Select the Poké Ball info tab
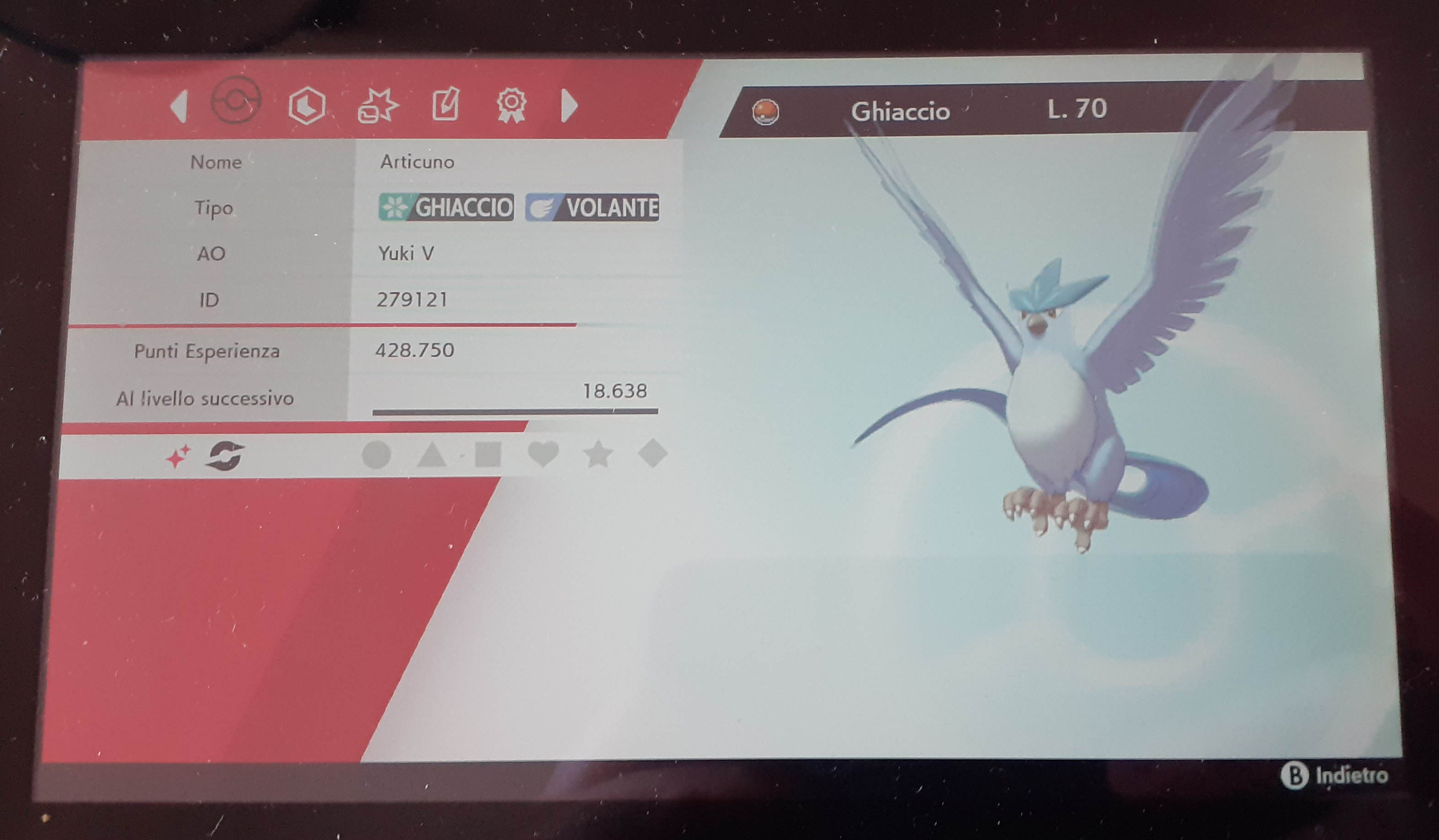This screenshot has width=1439, height=840. (236, 101)
